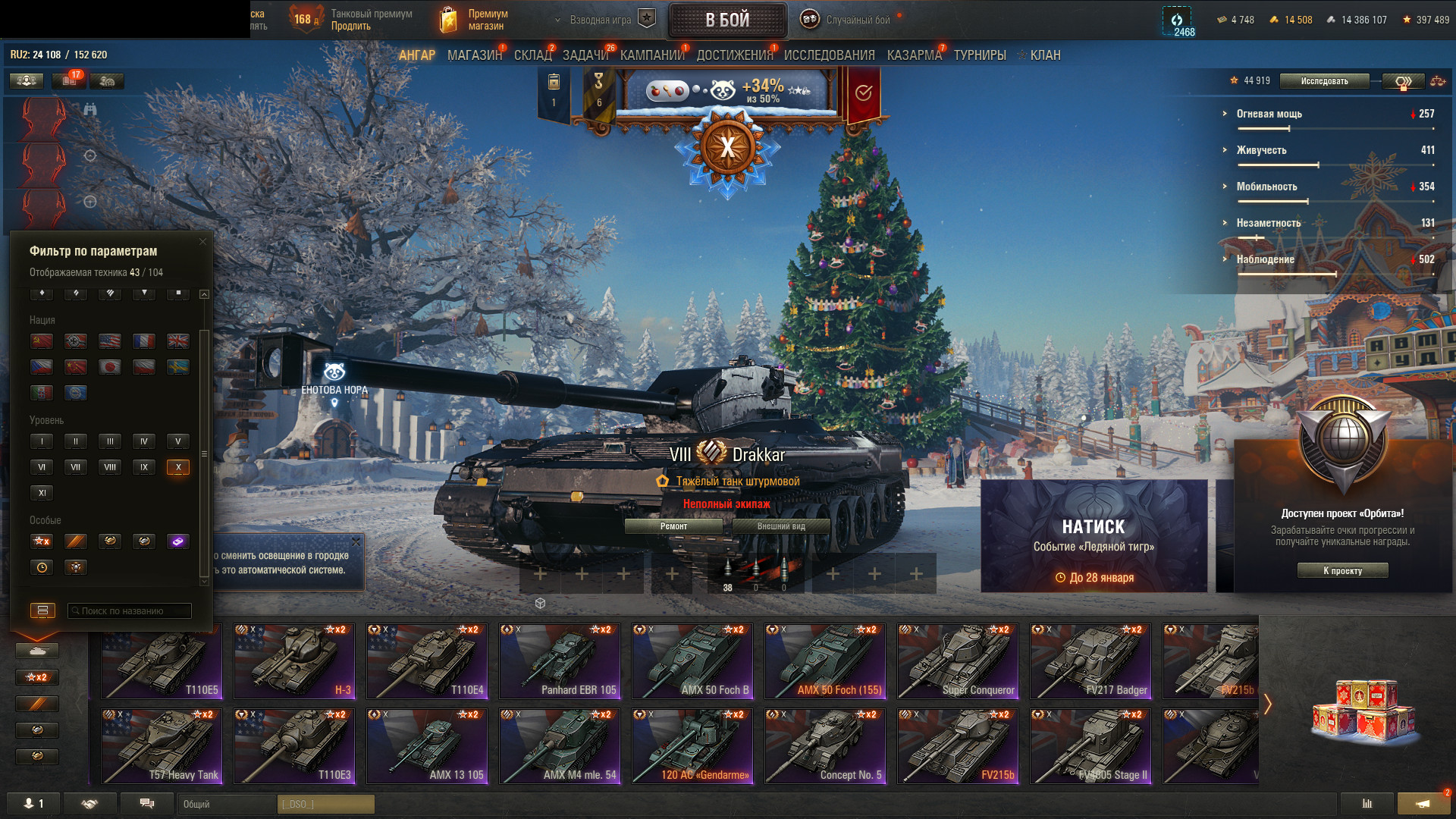Focus the tank name search field
The width and height of the screenshot is (1456, 819).
130,611
